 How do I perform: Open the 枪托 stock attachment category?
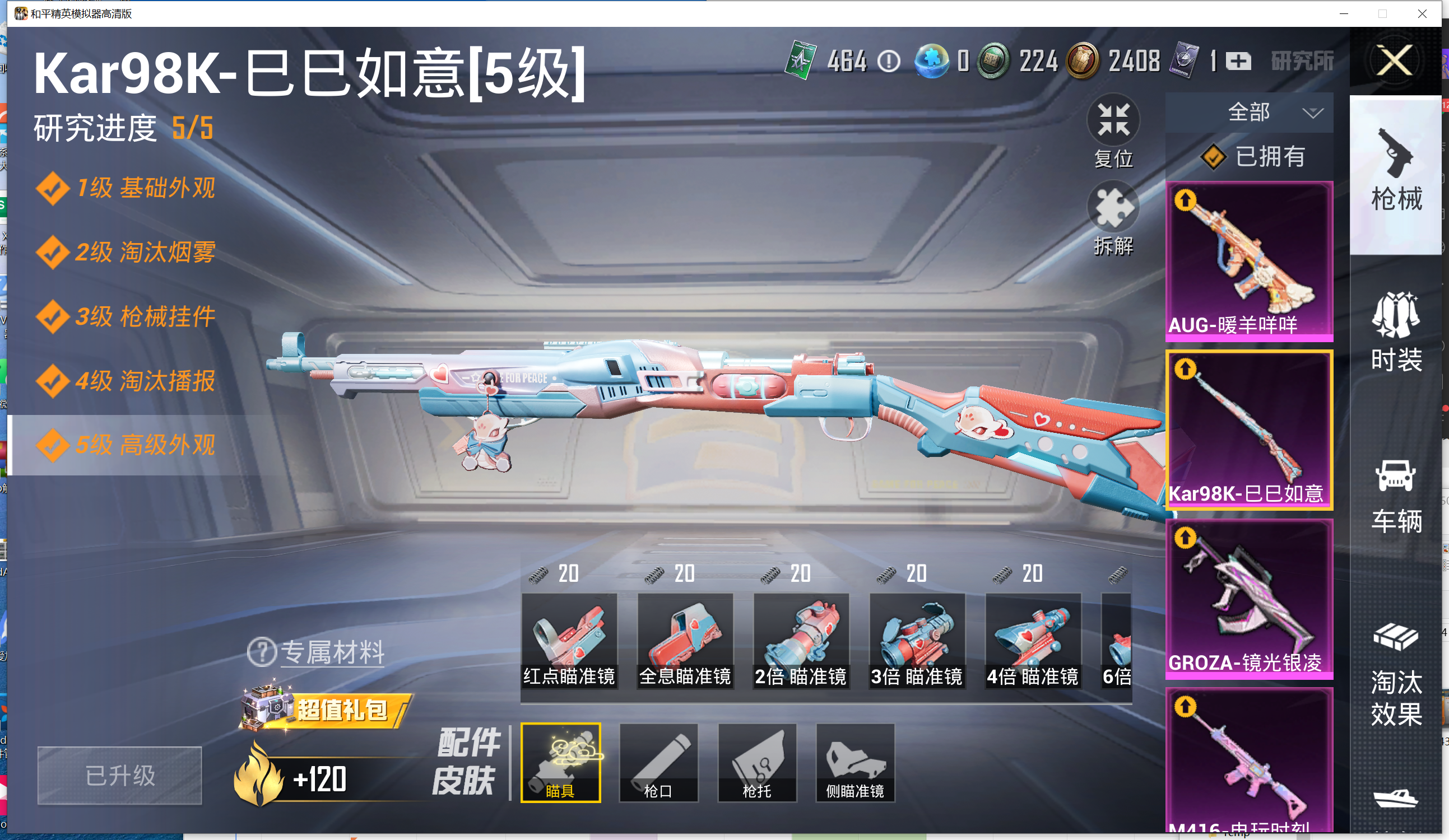coord(756,762)
